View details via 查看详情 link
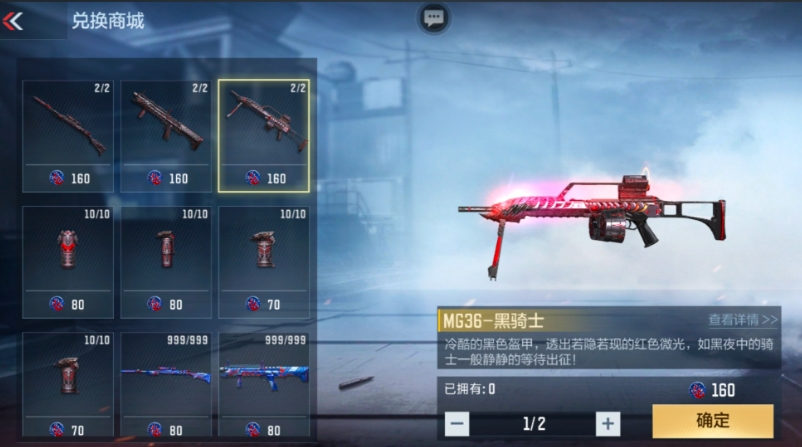The width and height of the screenshot is (802, 447). coord(742,320)
